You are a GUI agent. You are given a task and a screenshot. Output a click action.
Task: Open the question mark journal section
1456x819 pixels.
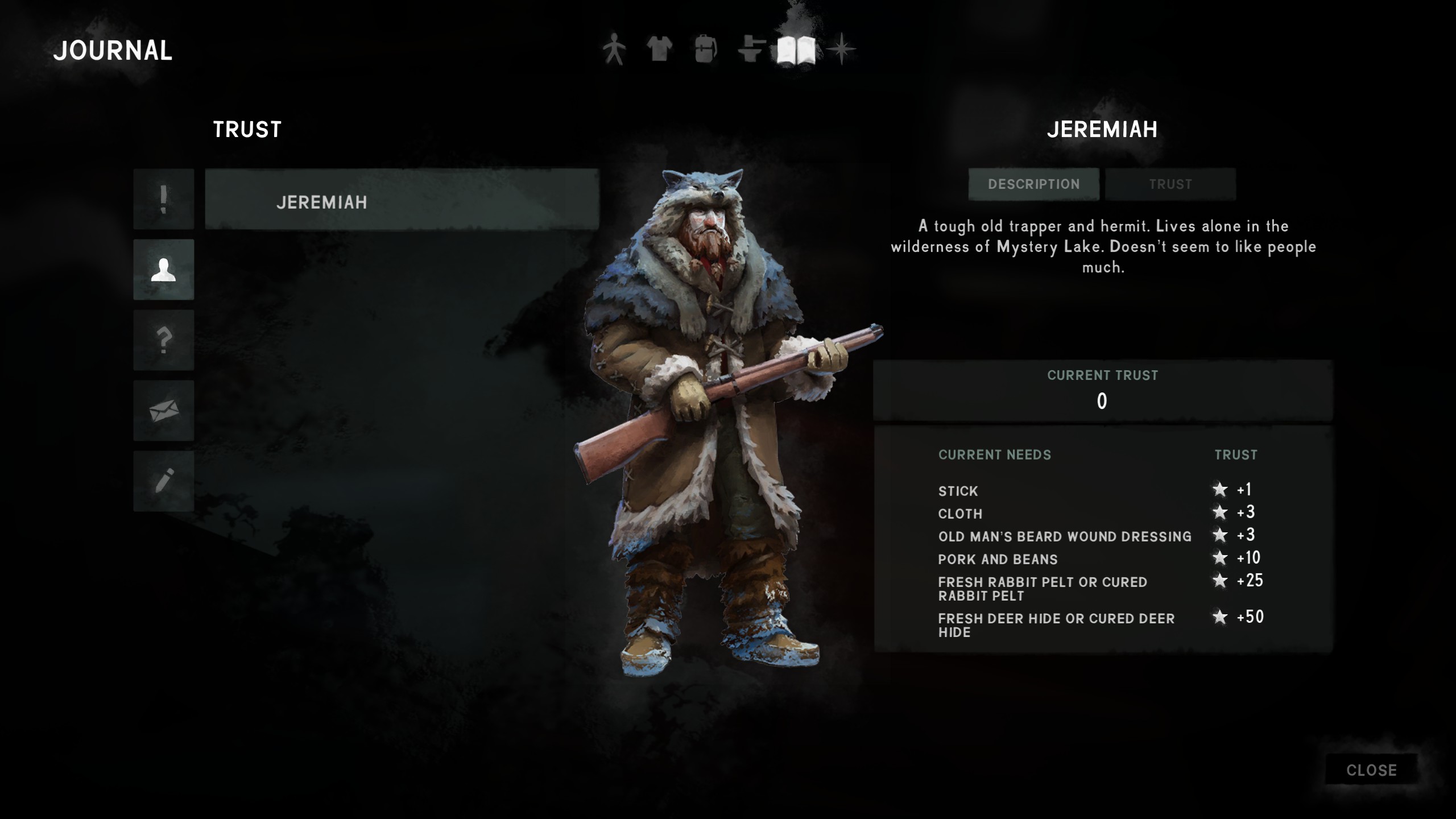(164, 340)
